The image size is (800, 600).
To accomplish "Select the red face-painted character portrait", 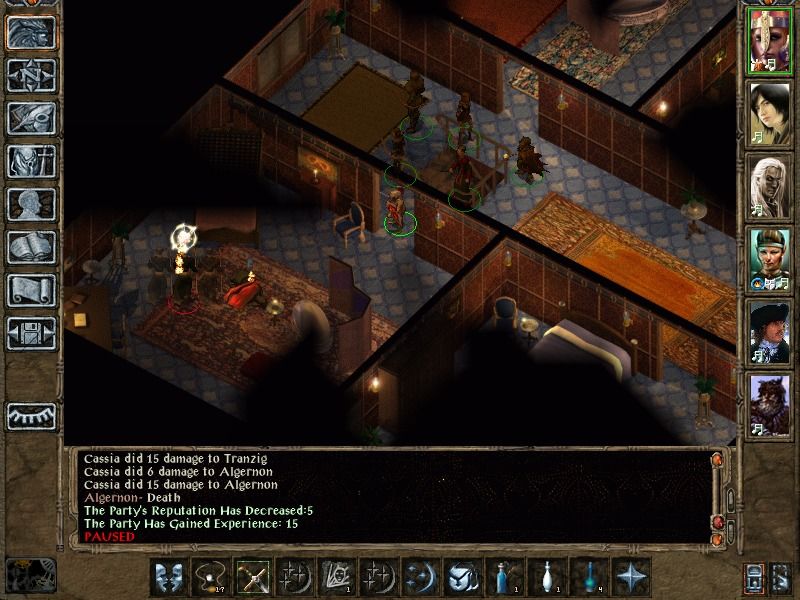I will coord(769,40).
